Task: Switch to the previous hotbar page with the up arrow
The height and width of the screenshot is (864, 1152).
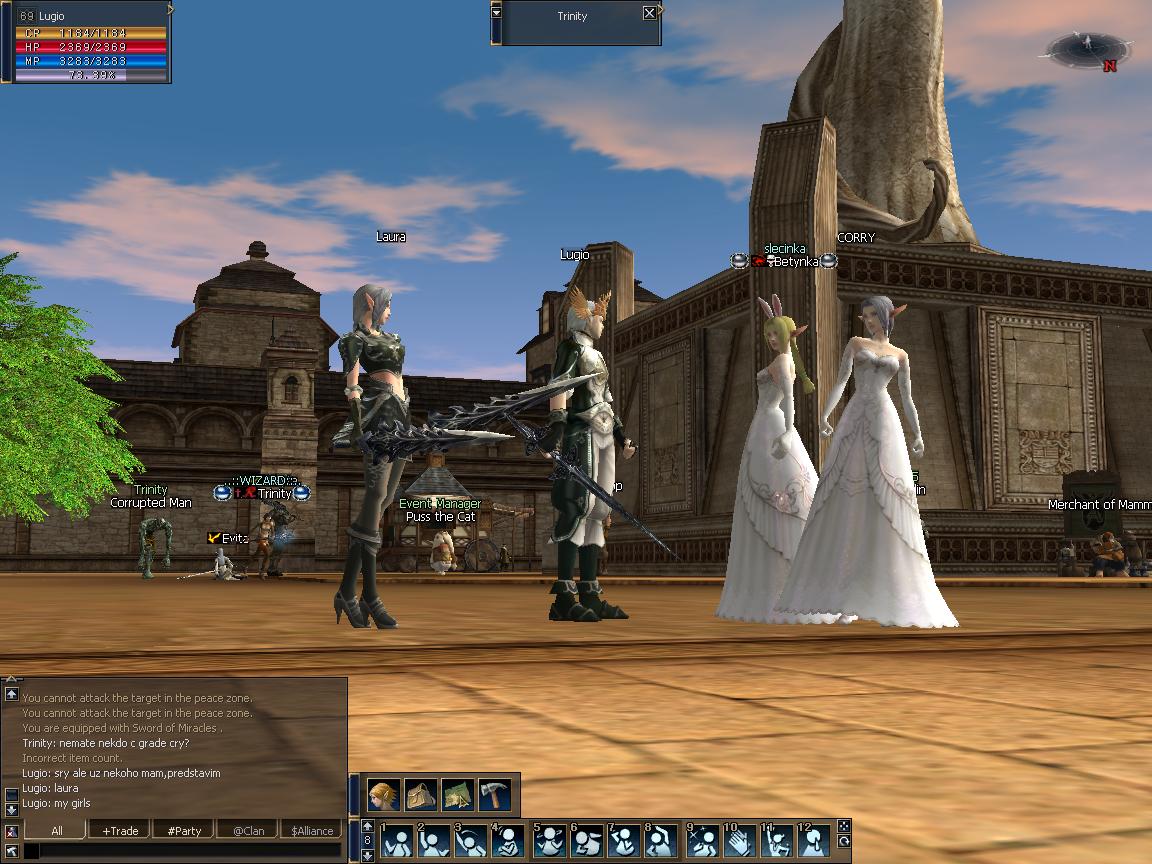Action: (367, 826)
